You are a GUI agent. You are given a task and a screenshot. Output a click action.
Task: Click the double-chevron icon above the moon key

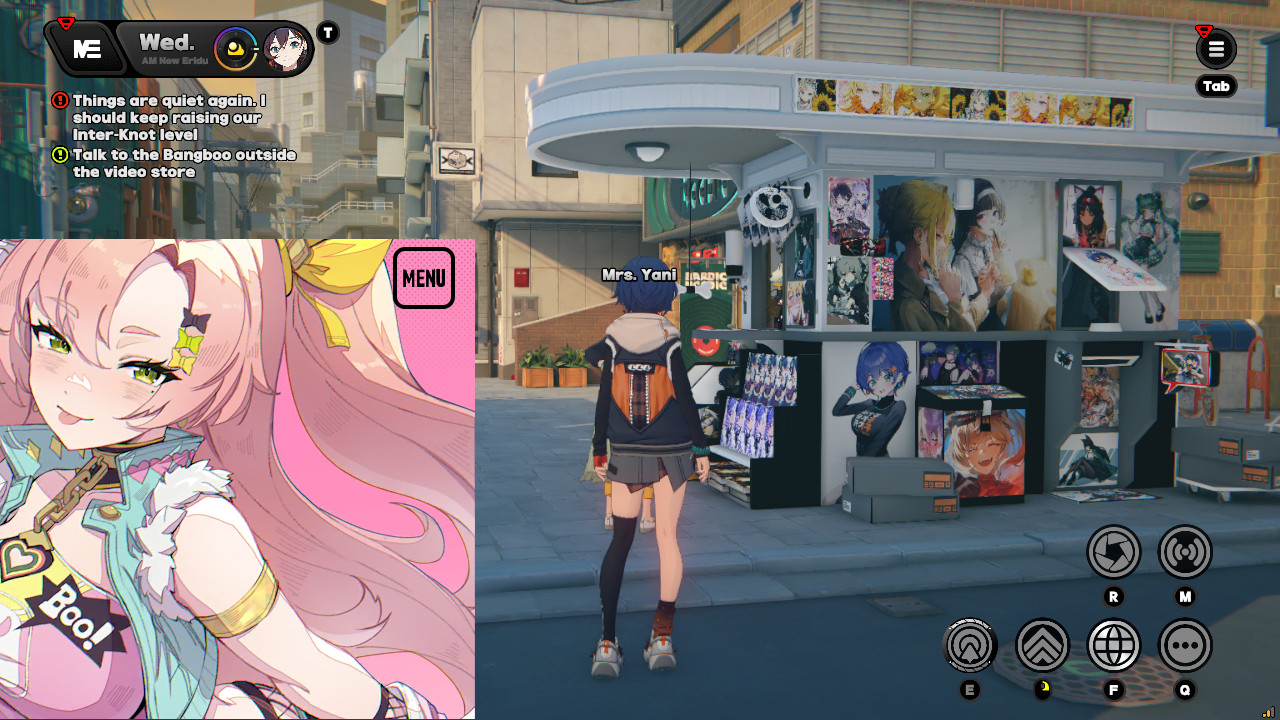tap(1042, 646)
